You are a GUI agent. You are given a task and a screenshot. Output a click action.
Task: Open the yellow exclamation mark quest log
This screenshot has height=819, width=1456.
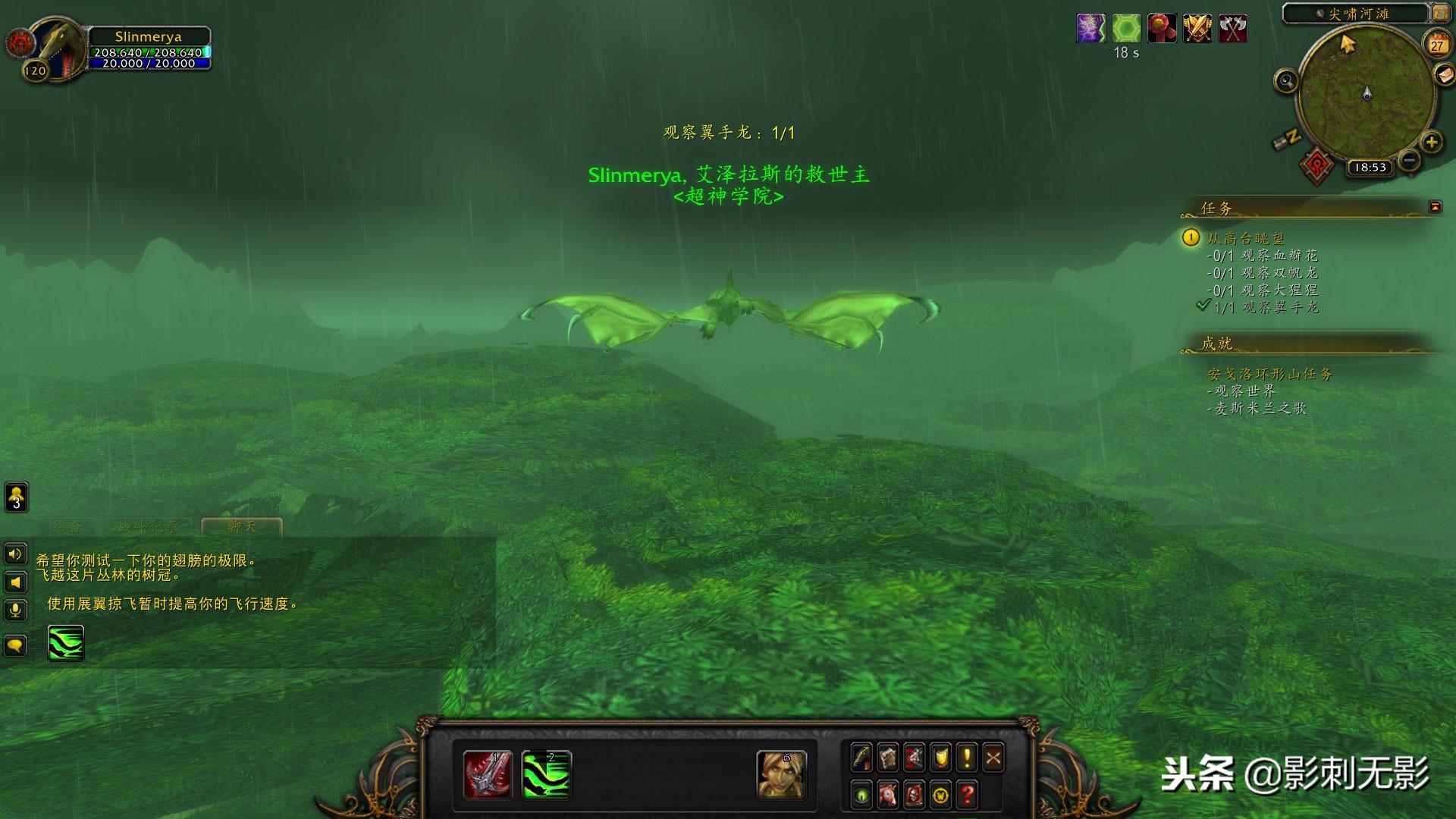pos(967,758)
